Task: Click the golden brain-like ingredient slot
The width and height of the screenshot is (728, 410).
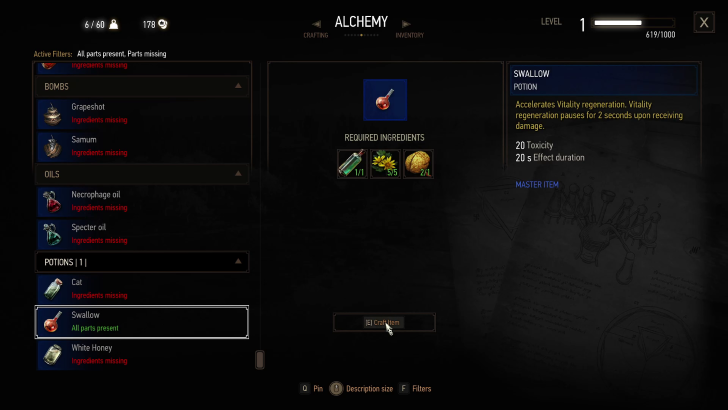Action: coord(418,164)
